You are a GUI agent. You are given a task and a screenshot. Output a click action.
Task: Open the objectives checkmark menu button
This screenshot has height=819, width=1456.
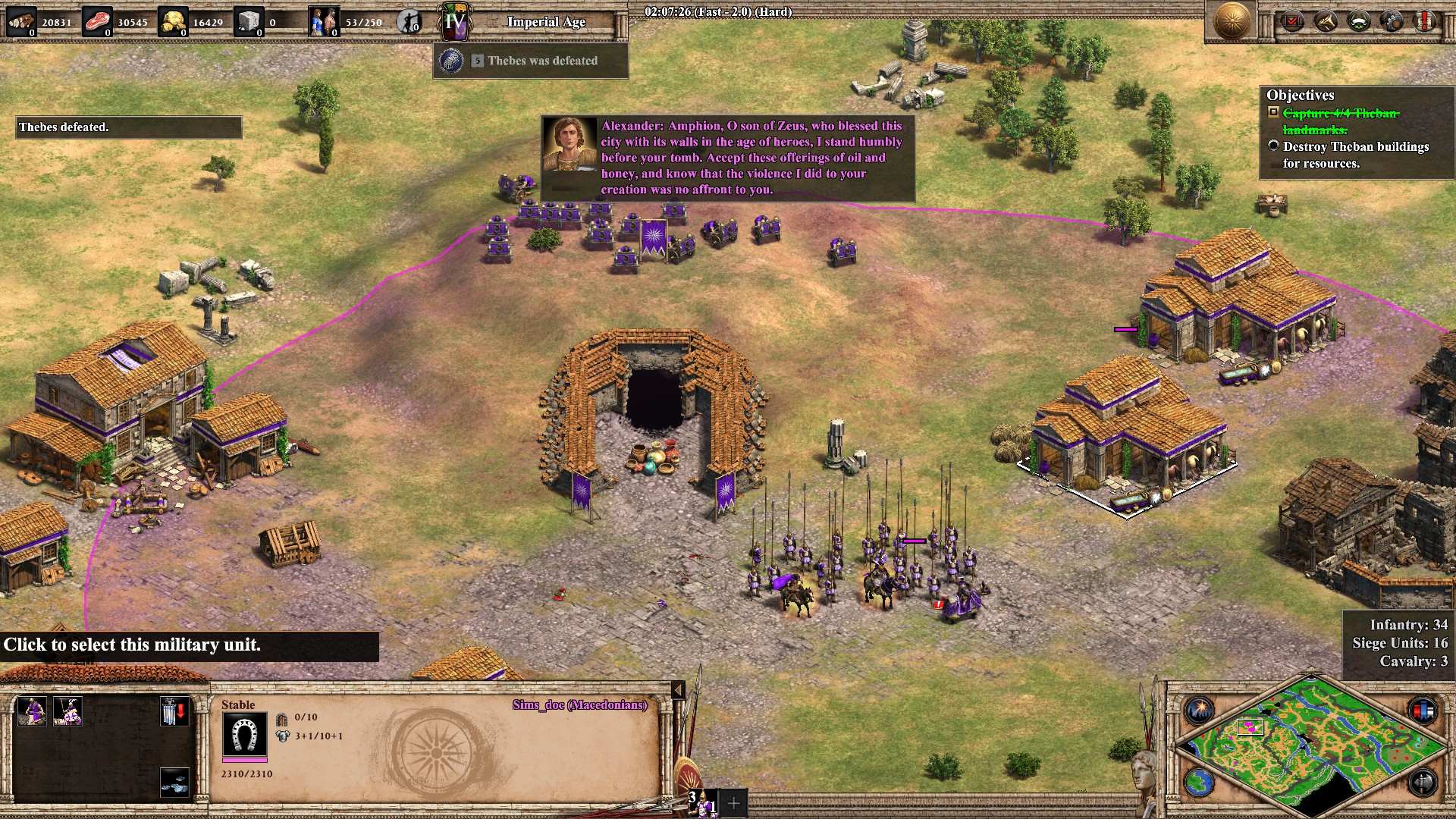[1292, 21]
